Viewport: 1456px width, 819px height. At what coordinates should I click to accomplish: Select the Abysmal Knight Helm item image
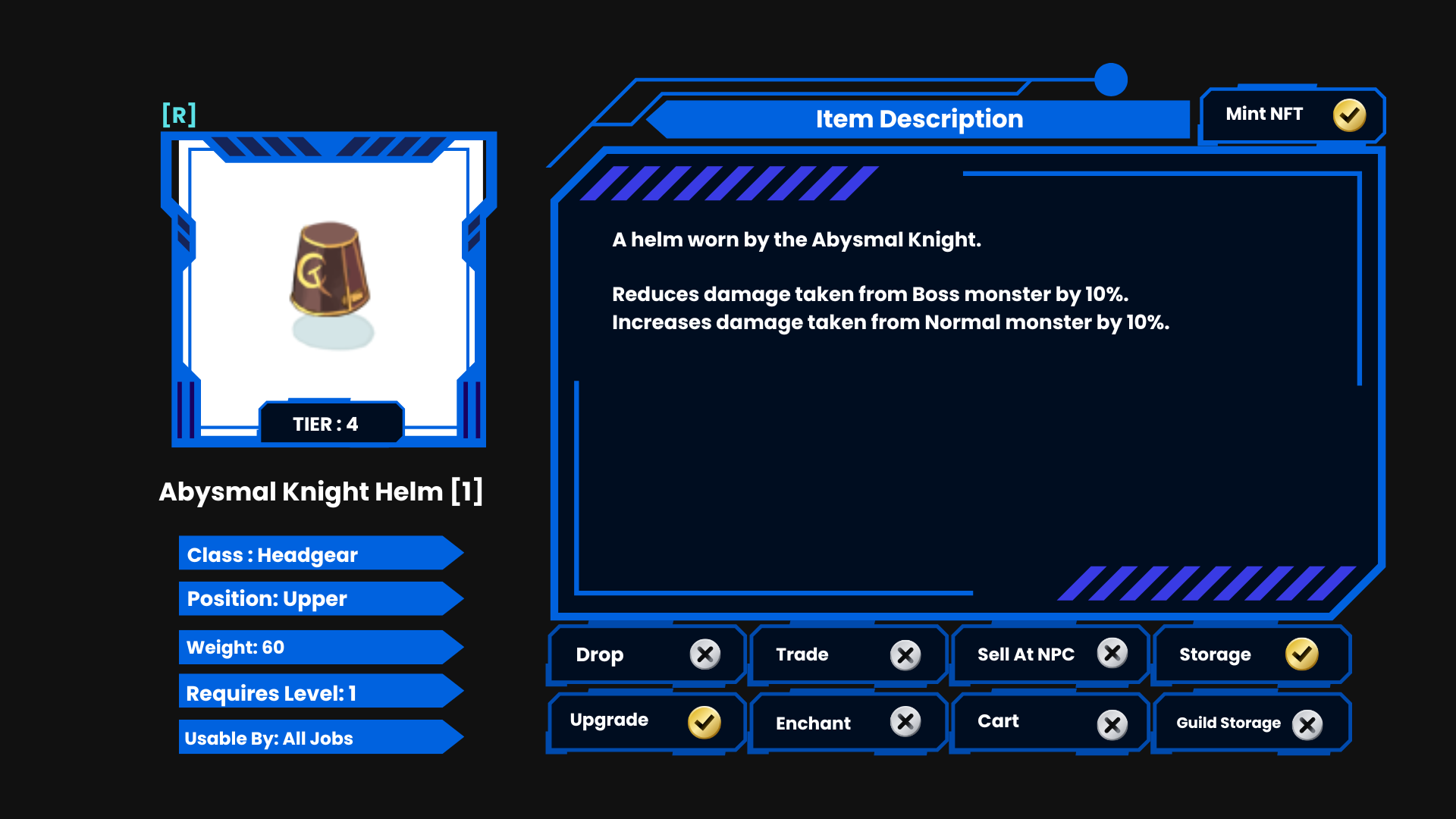coord(331,284)
